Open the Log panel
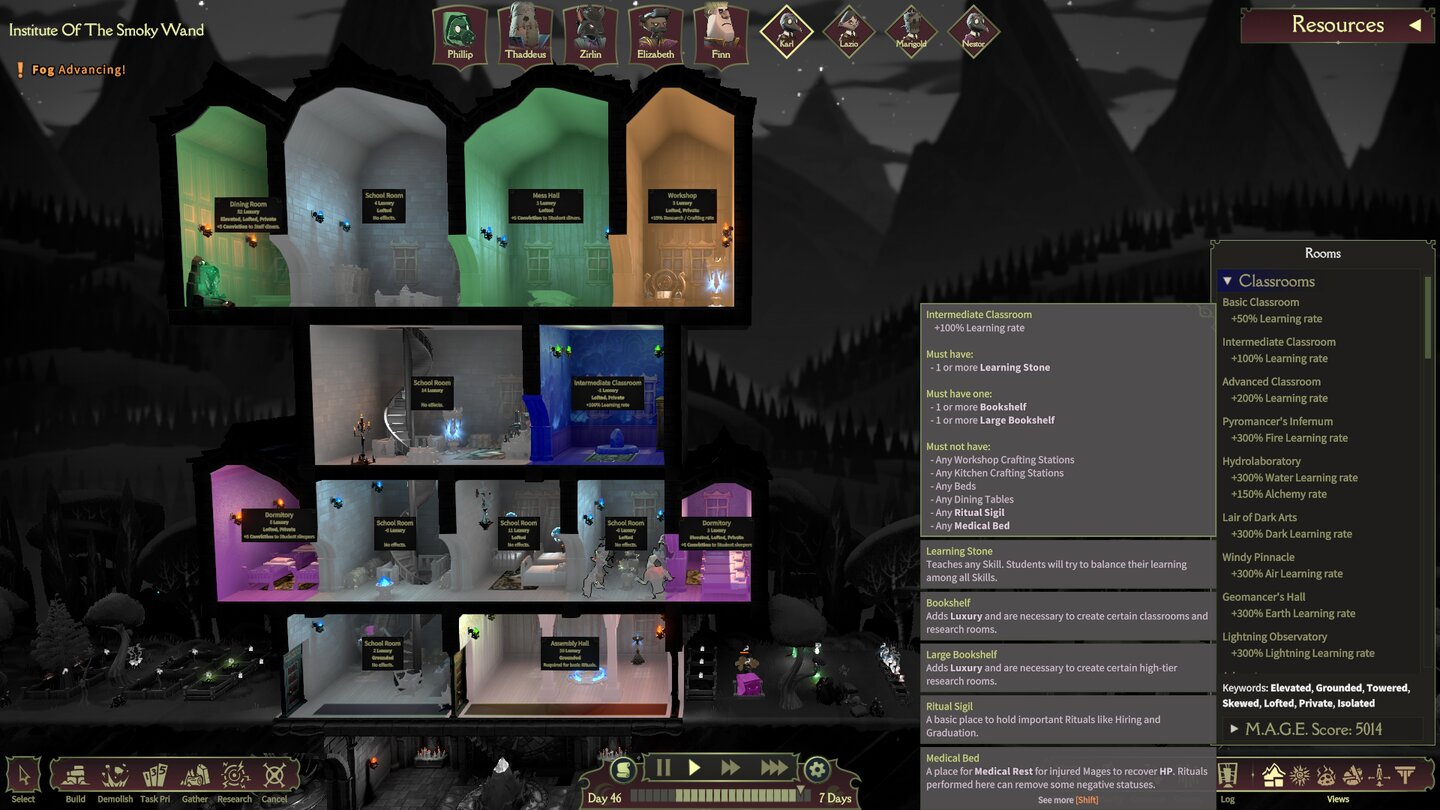The width and height of the screenshot is (1440, 810). pyautogui.click(x=1227, y=775)
